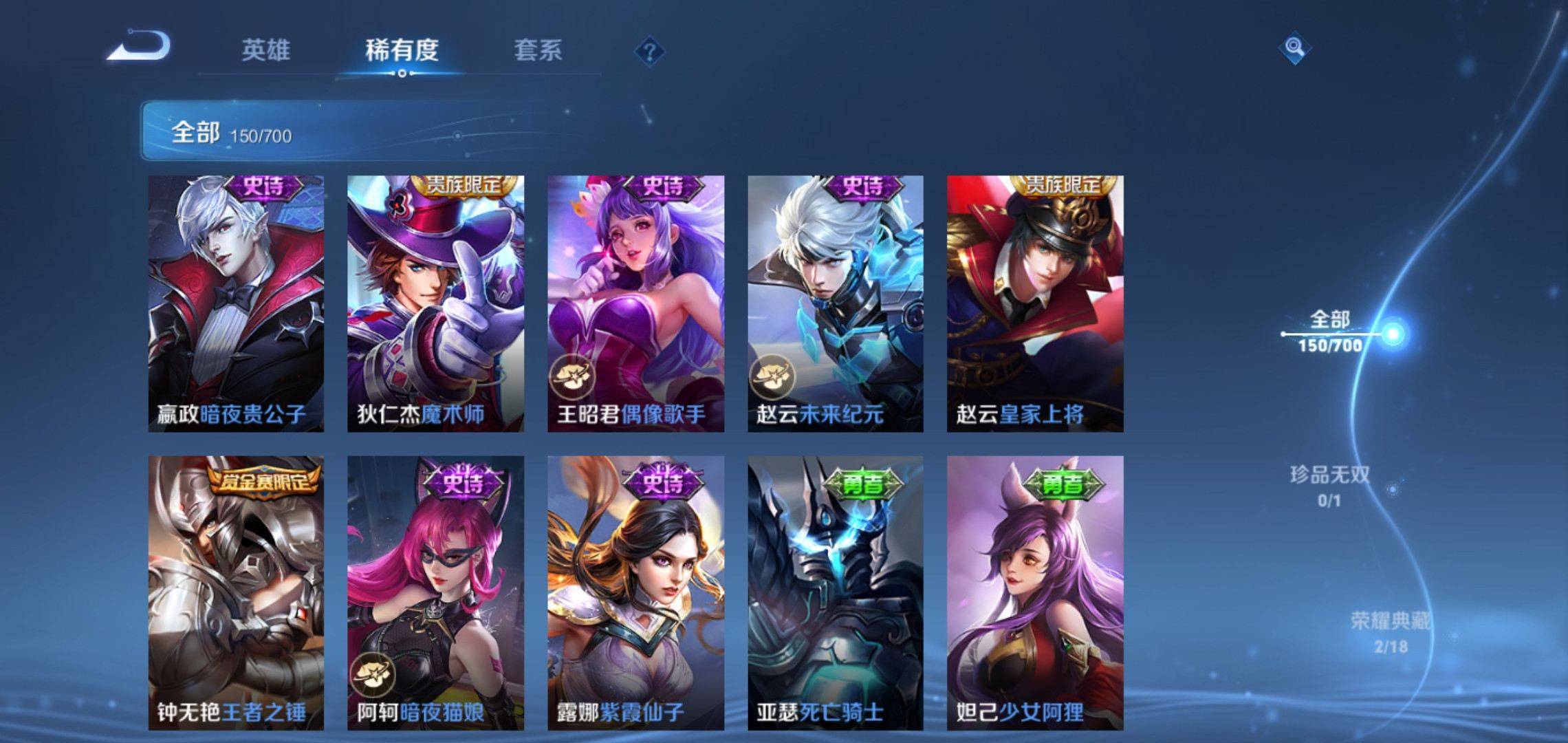
Task: Switch to the 英雄 tab
Action: [265, 50]
